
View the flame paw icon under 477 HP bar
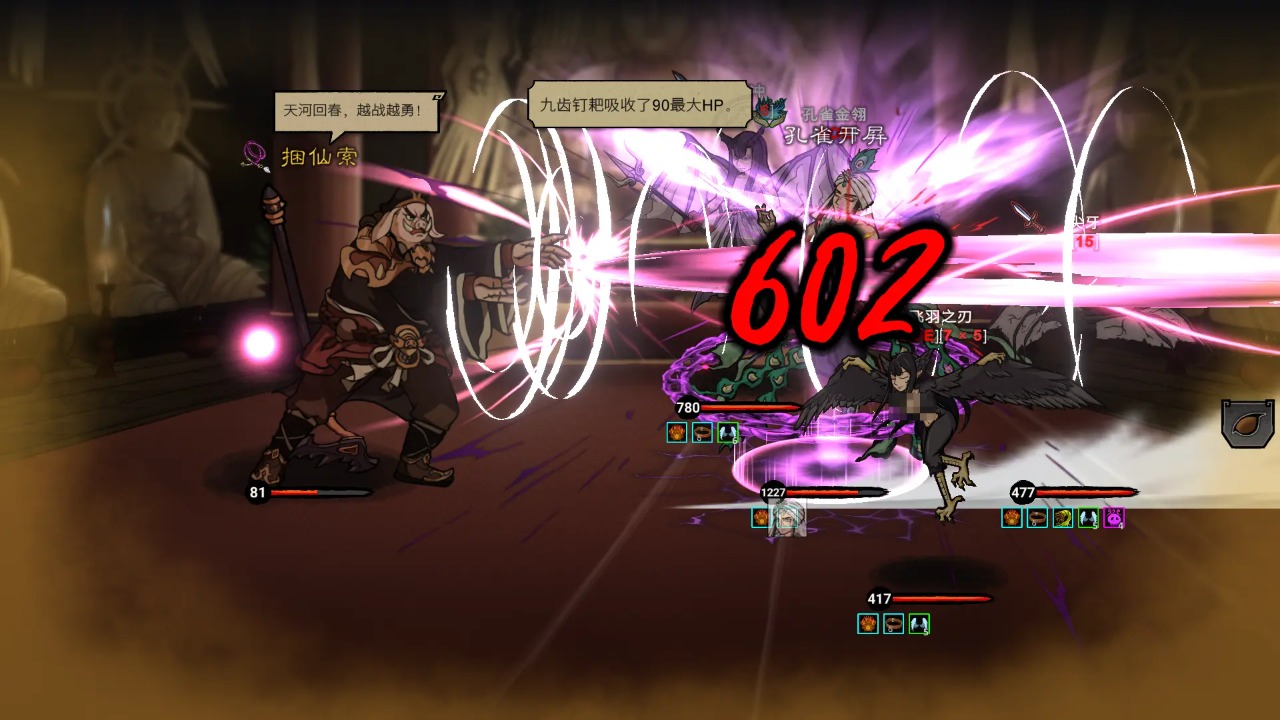point(1012,518)
